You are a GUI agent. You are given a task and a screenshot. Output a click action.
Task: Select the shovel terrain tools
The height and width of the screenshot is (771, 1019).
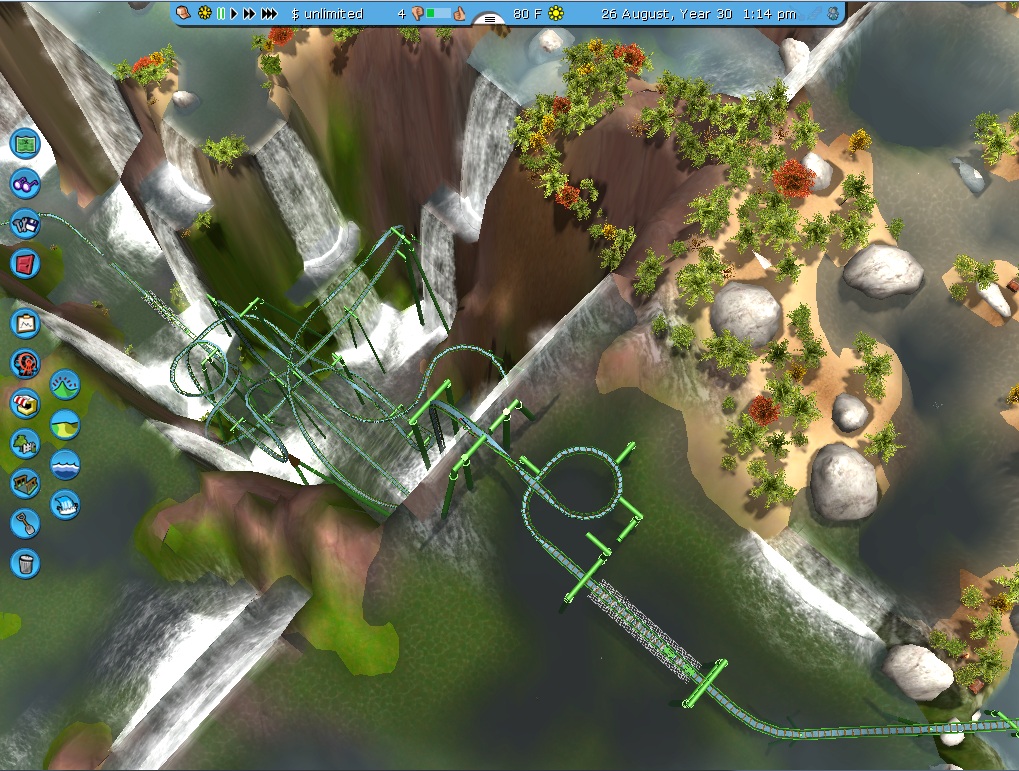pyautogui.click(x=25, y=522)
